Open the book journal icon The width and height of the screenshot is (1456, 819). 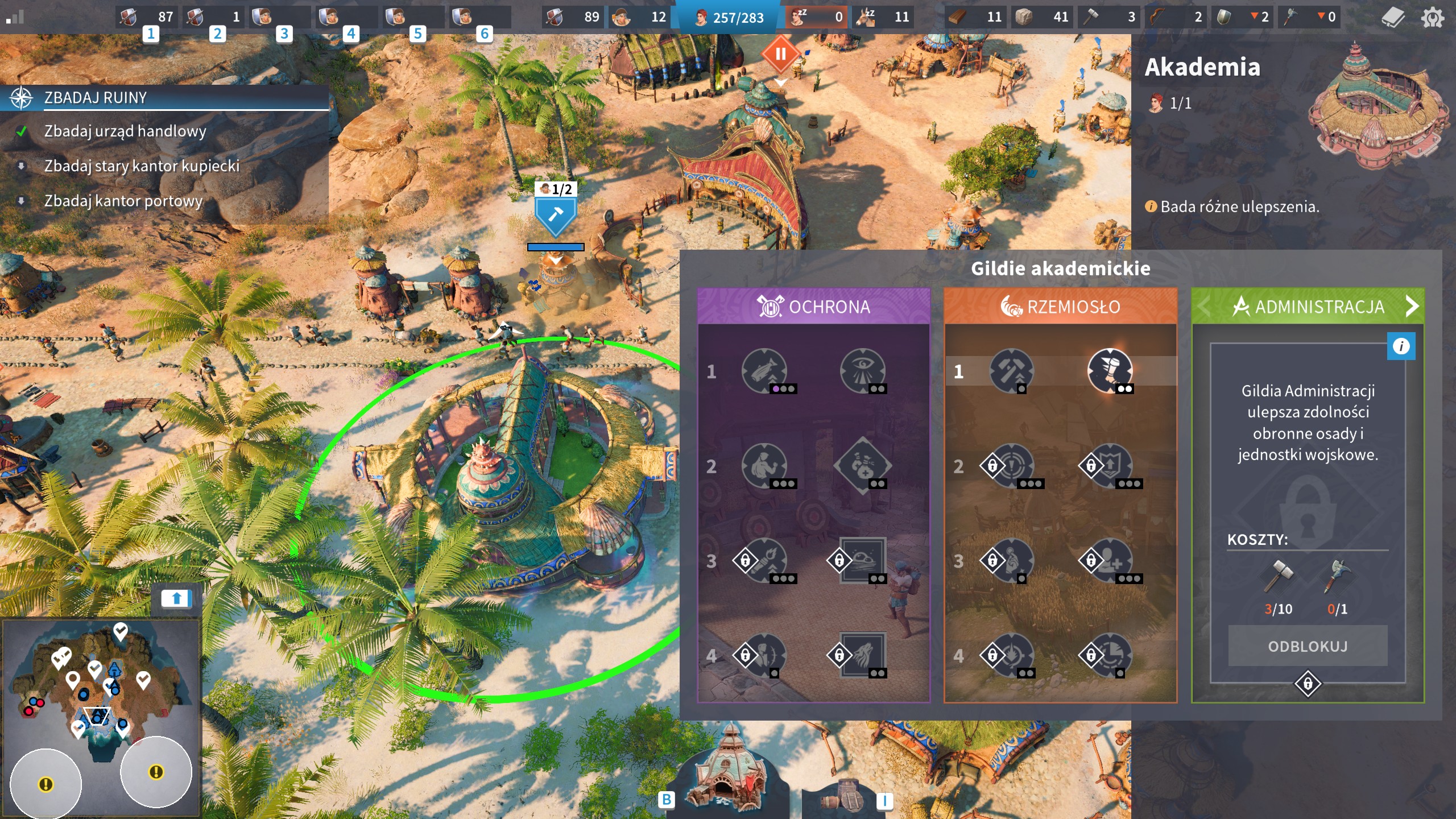[1393, 18]
